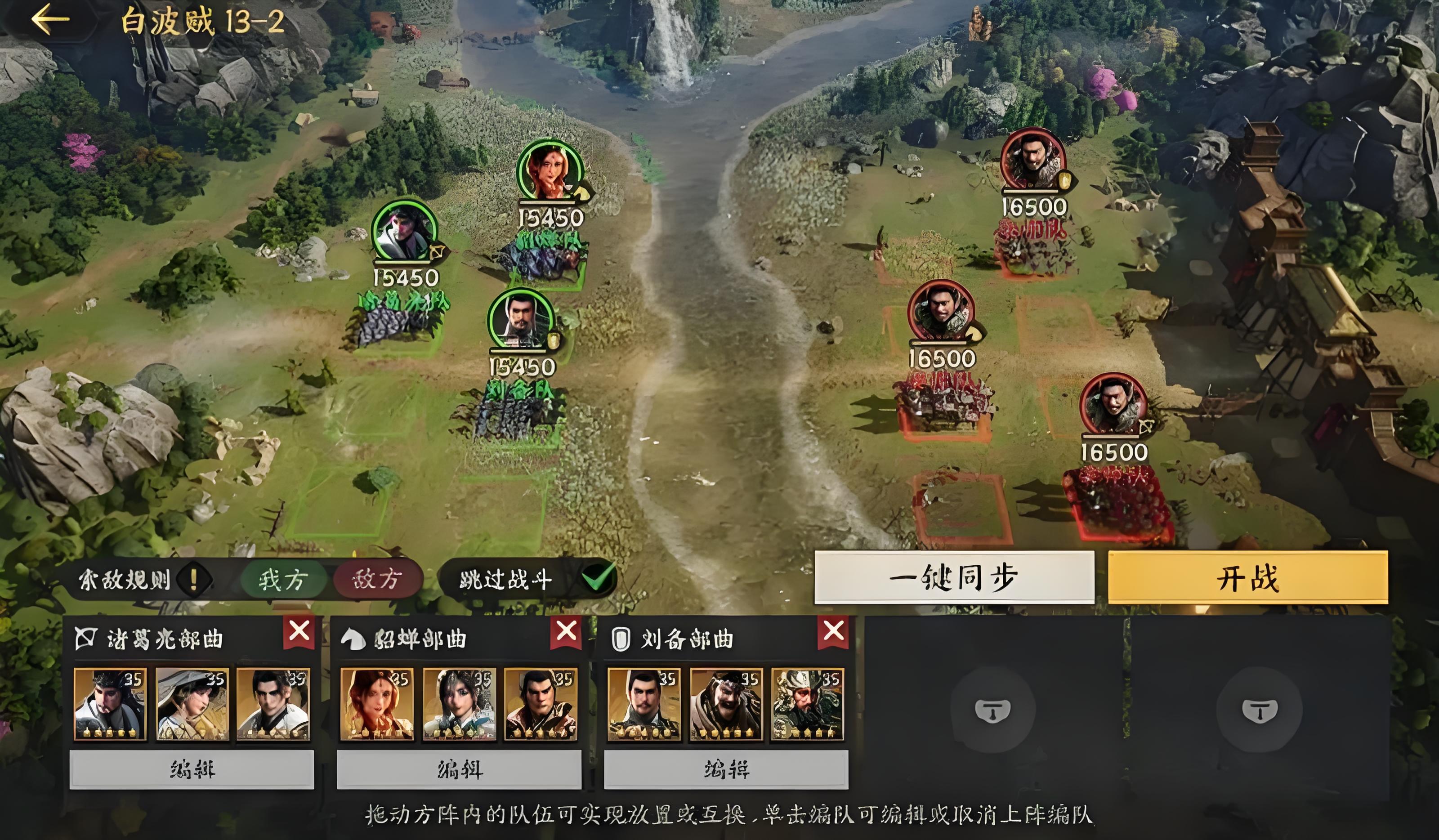1439x840 pixels.
Task: Edit the 貂蝉部曲 squad
Action: point(459,770)
